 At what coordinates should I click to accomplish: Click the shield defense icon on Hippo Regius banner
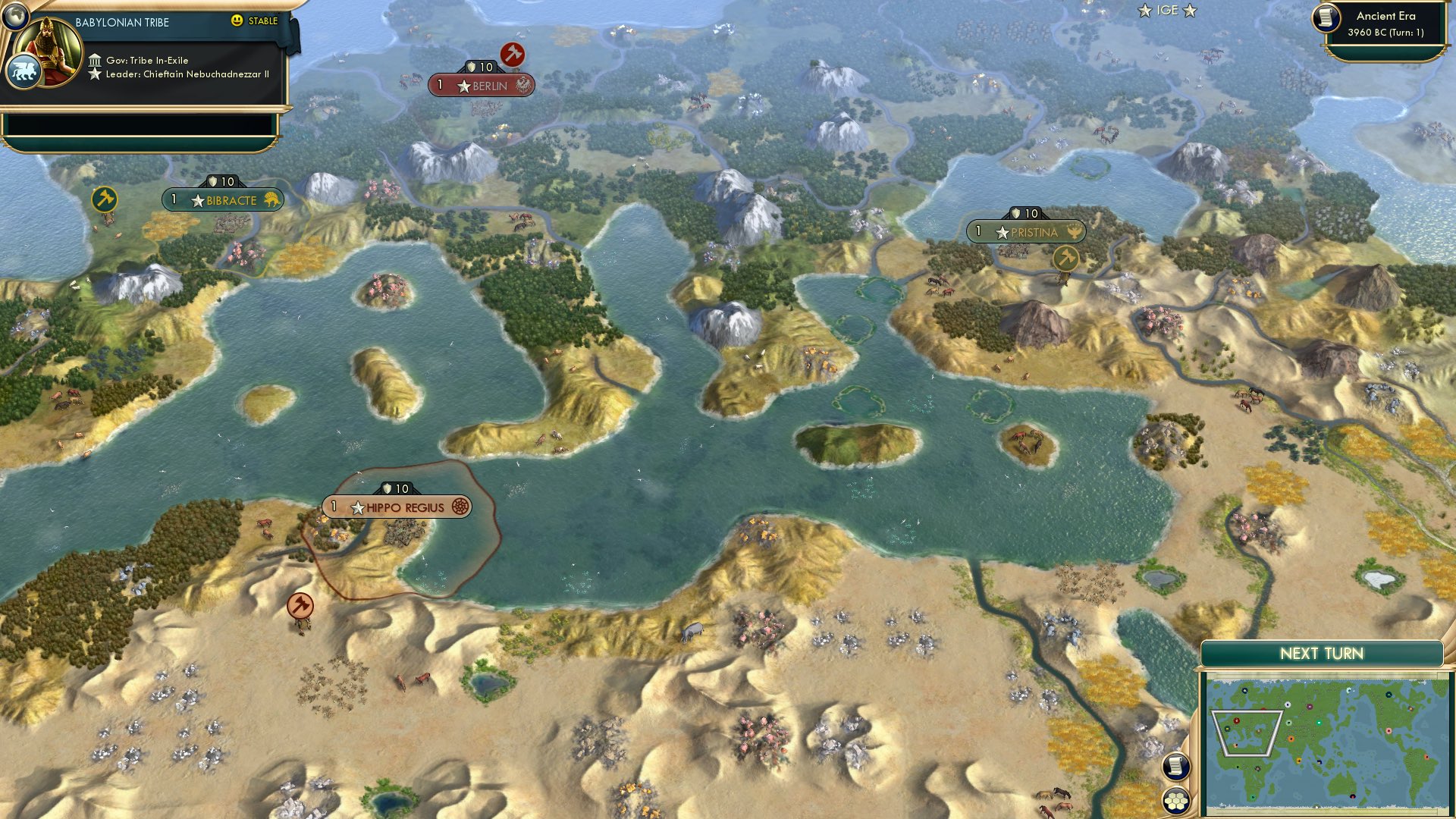387,488
